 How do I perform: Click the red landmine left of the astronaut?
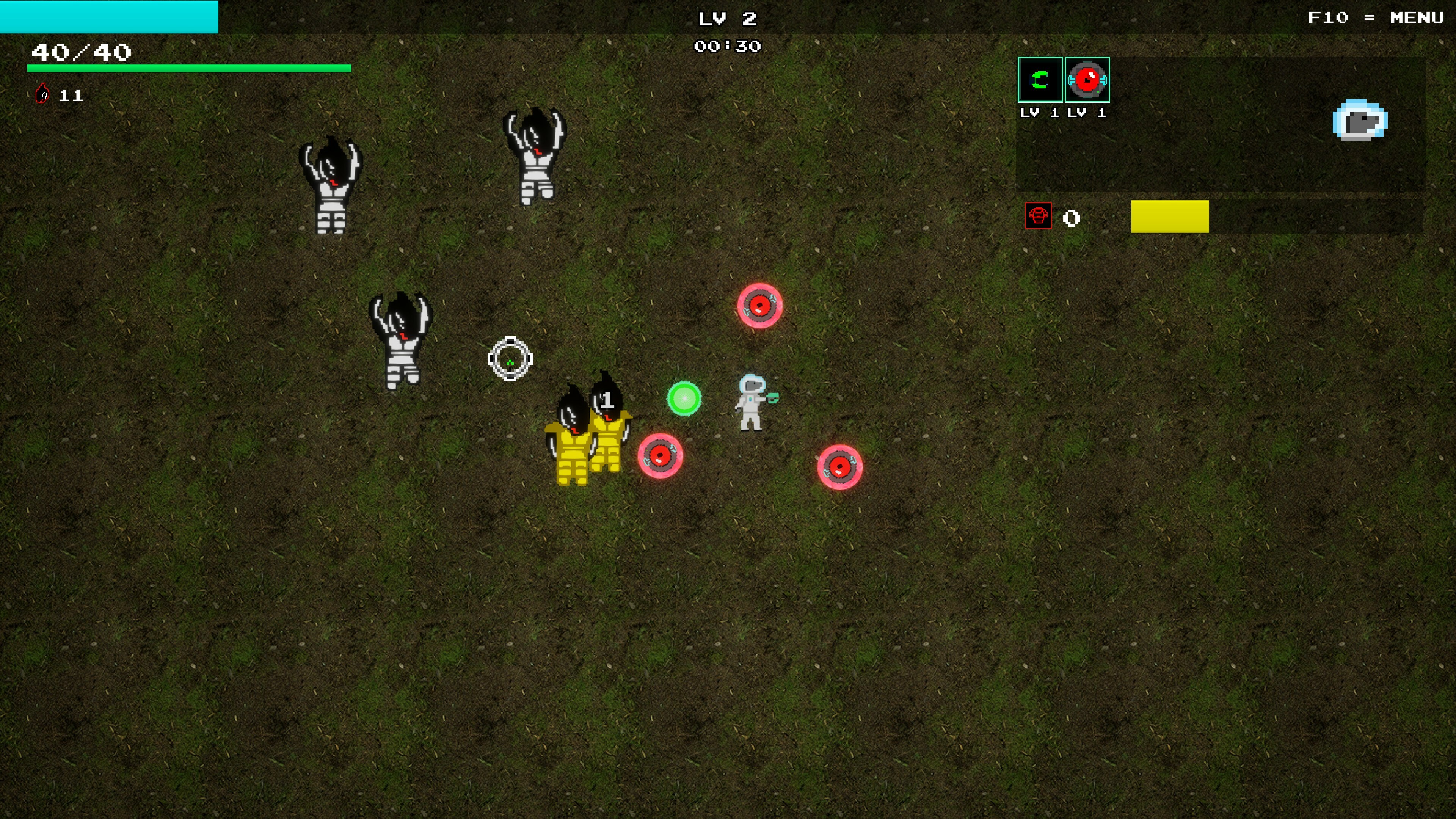661,455
